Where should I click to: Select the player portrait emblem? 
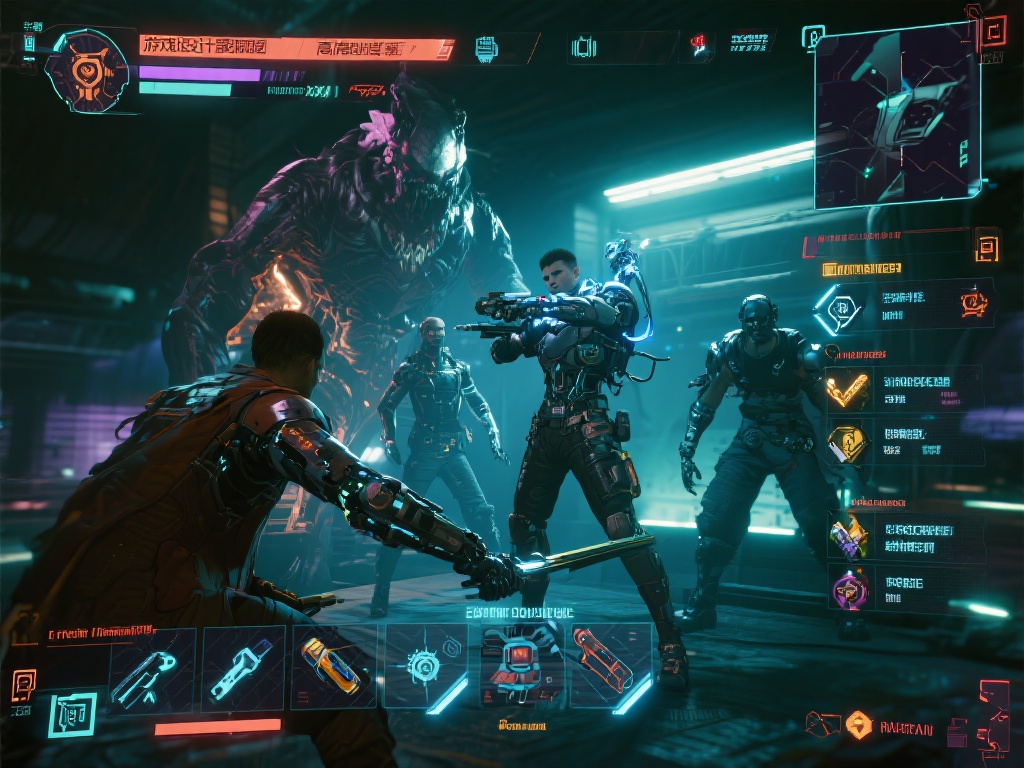[87, 71]
